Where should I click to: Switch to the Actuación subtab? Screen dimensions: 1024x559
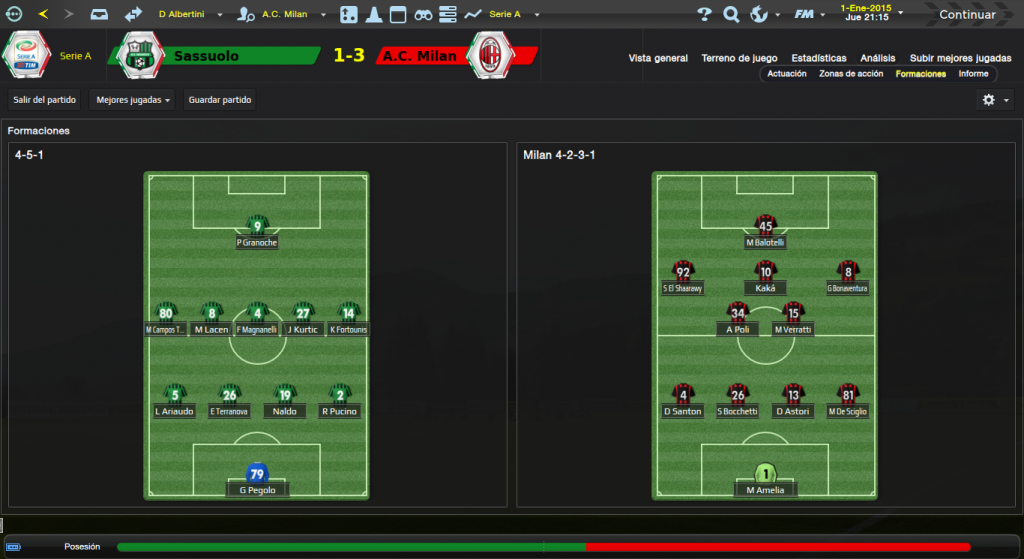(x=787, y=74)
